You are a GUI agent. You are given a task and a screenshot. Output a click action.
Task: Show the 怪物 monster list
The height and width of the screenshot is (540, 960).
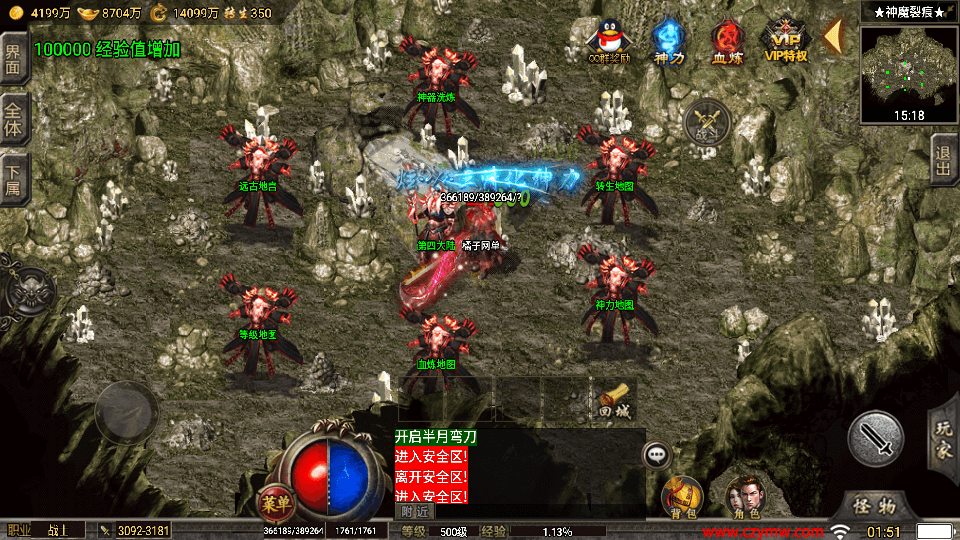881,503
